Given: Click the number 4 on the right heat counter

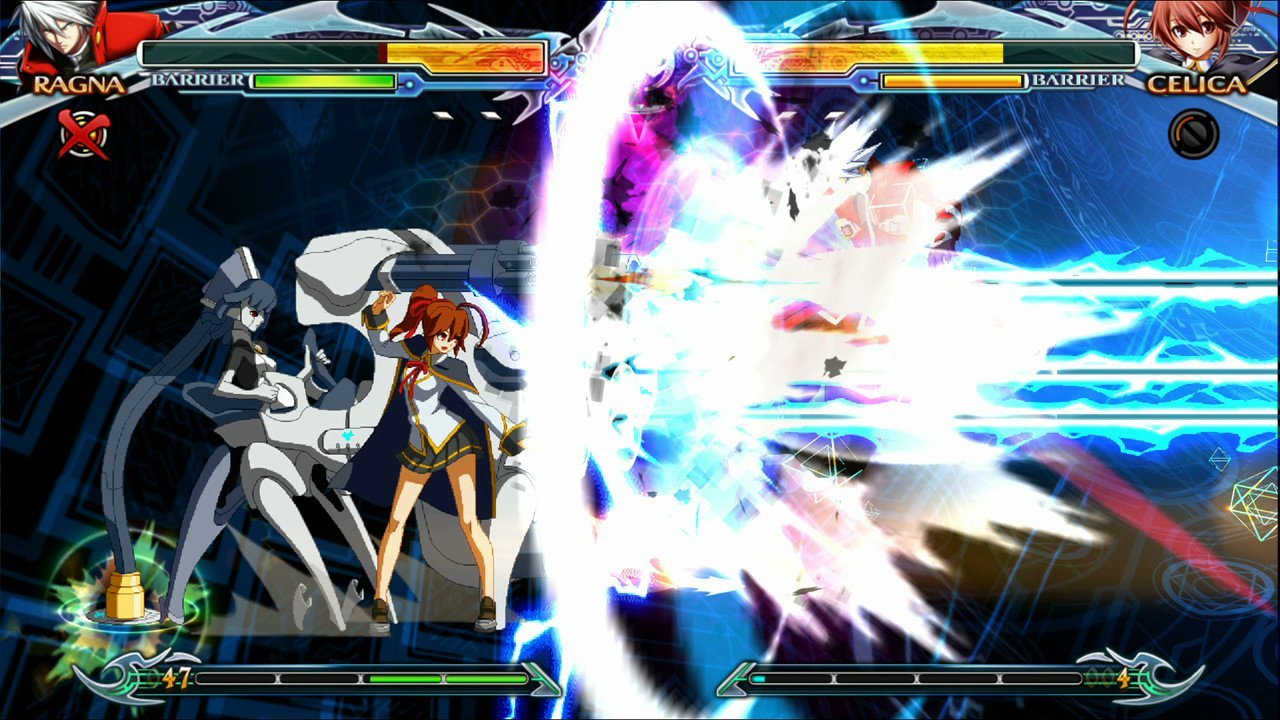Looking at the screenshot, I should (x=1124, y=677).
